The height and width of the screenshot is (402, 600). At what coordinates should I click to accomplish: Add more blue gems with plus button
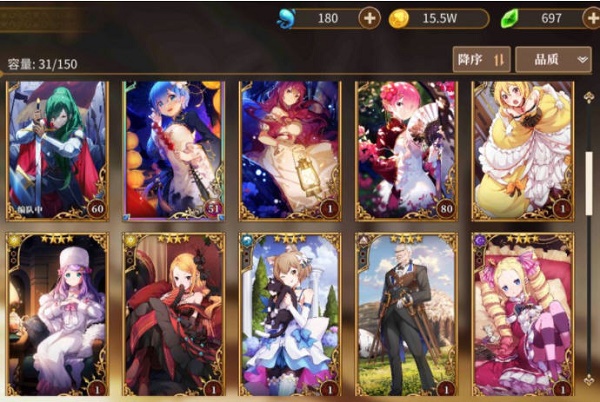(369, 18)
